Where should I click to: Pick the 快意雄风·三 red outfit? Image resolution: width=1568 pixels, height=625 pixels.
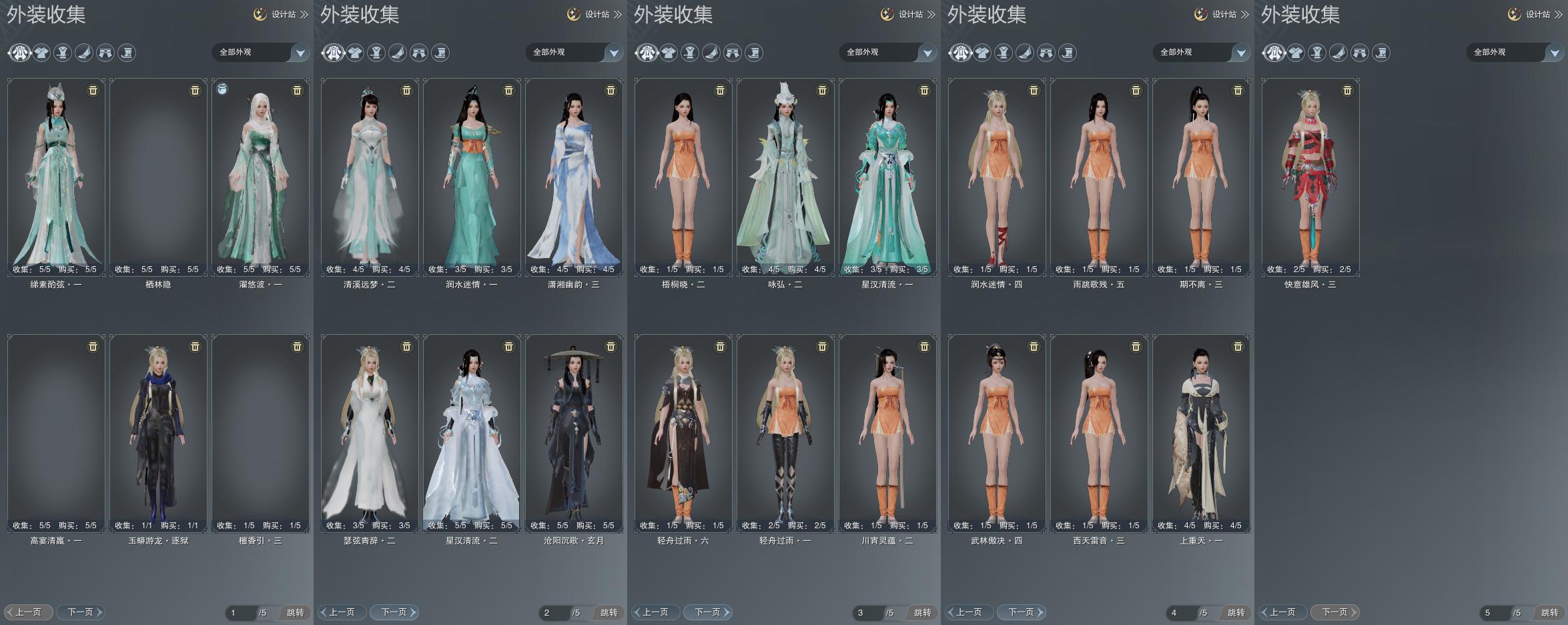tap(1310, 173)
